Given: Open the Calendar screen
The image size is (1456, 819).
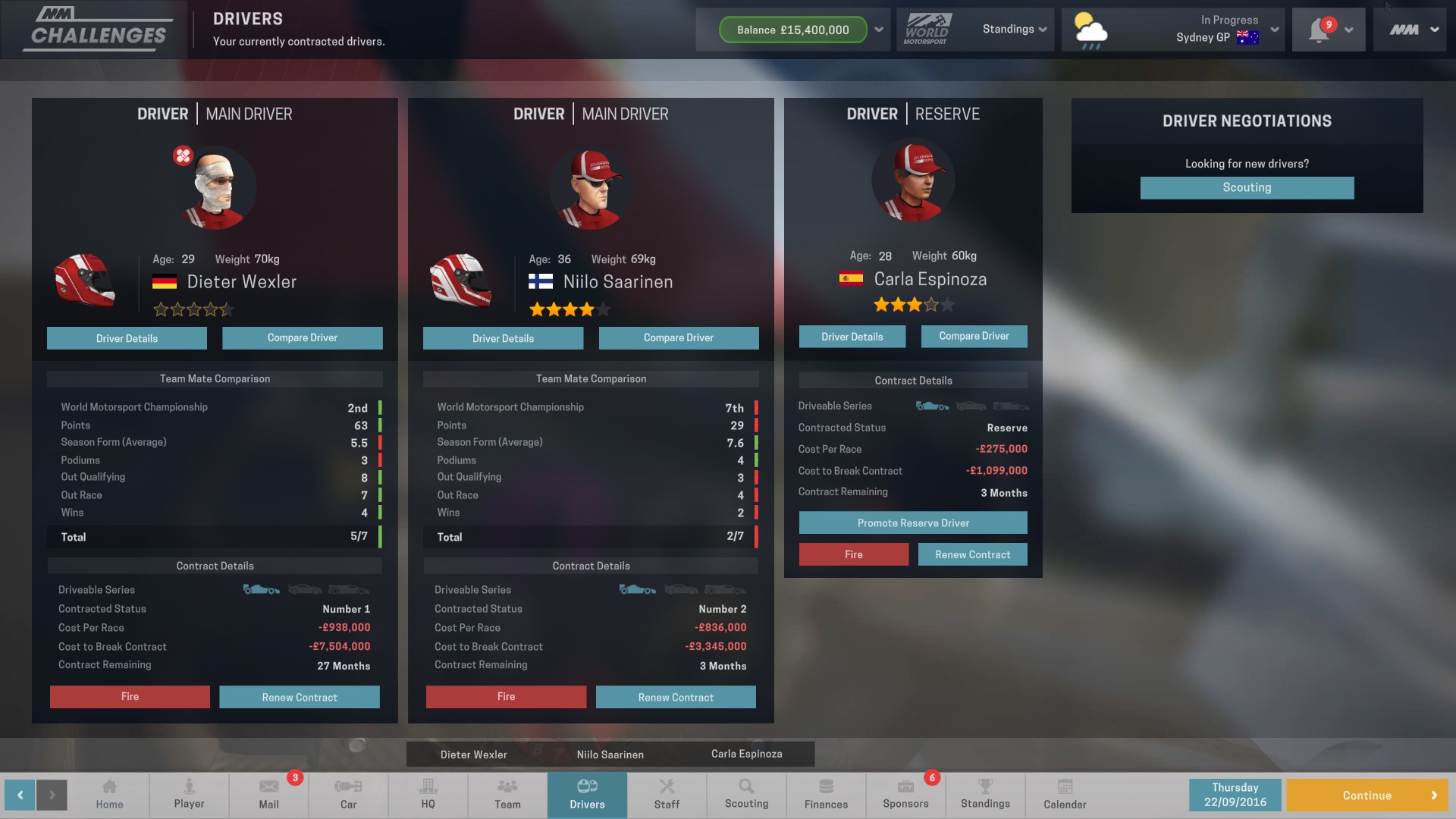Looking at the screenshot, I should [1064, 795].
